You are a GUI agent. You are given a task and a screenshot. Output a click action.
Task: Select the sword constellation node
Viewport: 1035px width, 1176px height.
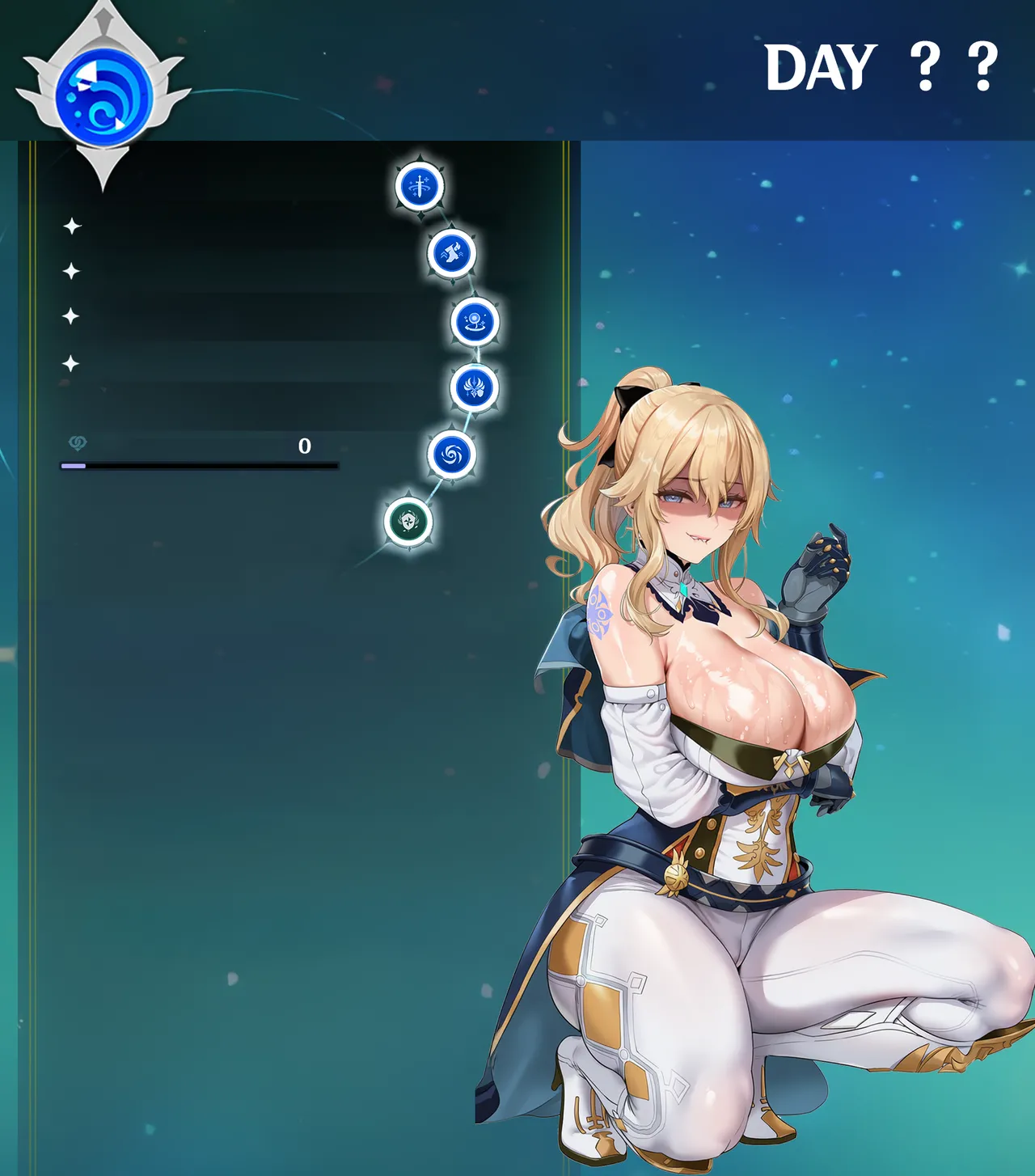420,186
